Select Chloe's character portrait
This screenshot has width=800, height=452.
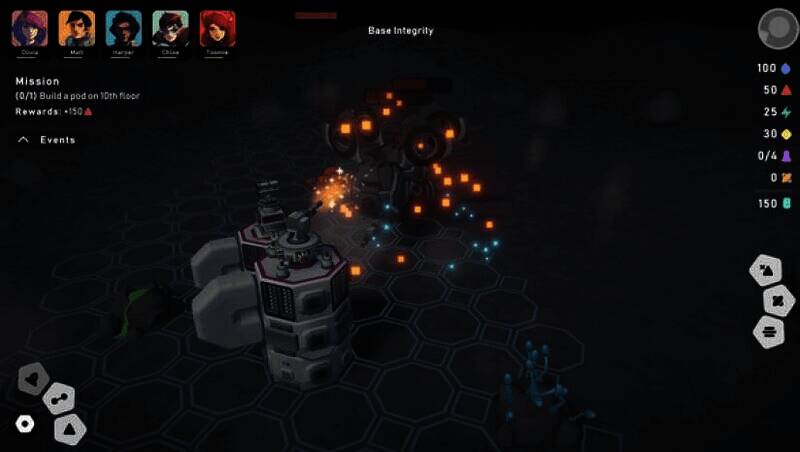(171, 28)
